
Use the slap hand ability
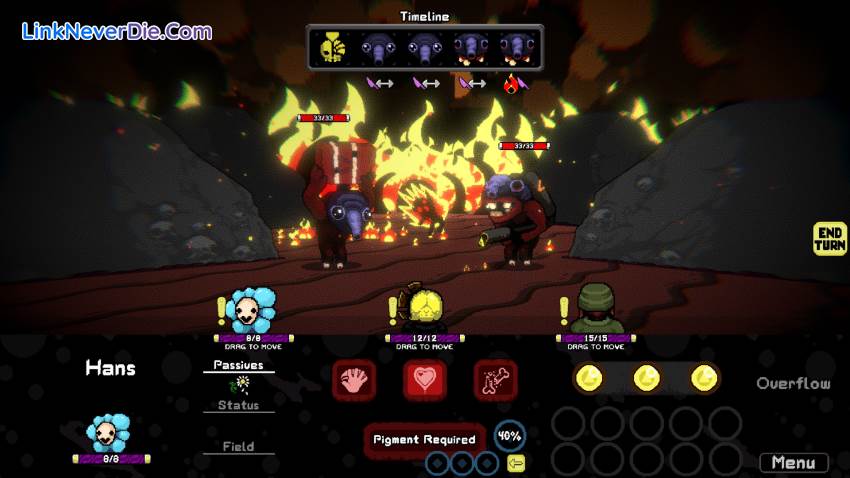coord(354,380)
